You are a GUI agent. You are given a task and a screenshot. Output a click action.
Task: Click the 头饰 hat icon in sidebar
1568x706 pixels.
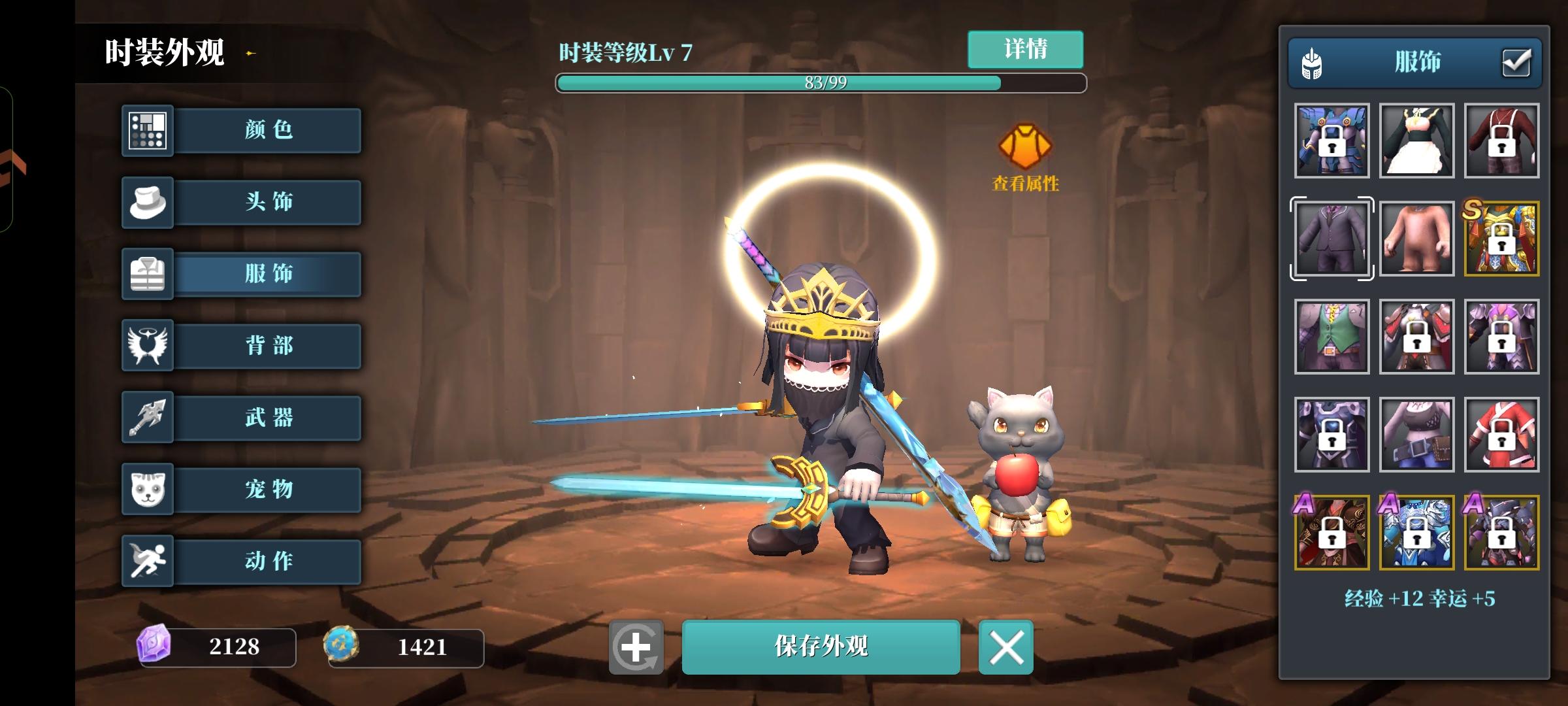pos(147,202)
